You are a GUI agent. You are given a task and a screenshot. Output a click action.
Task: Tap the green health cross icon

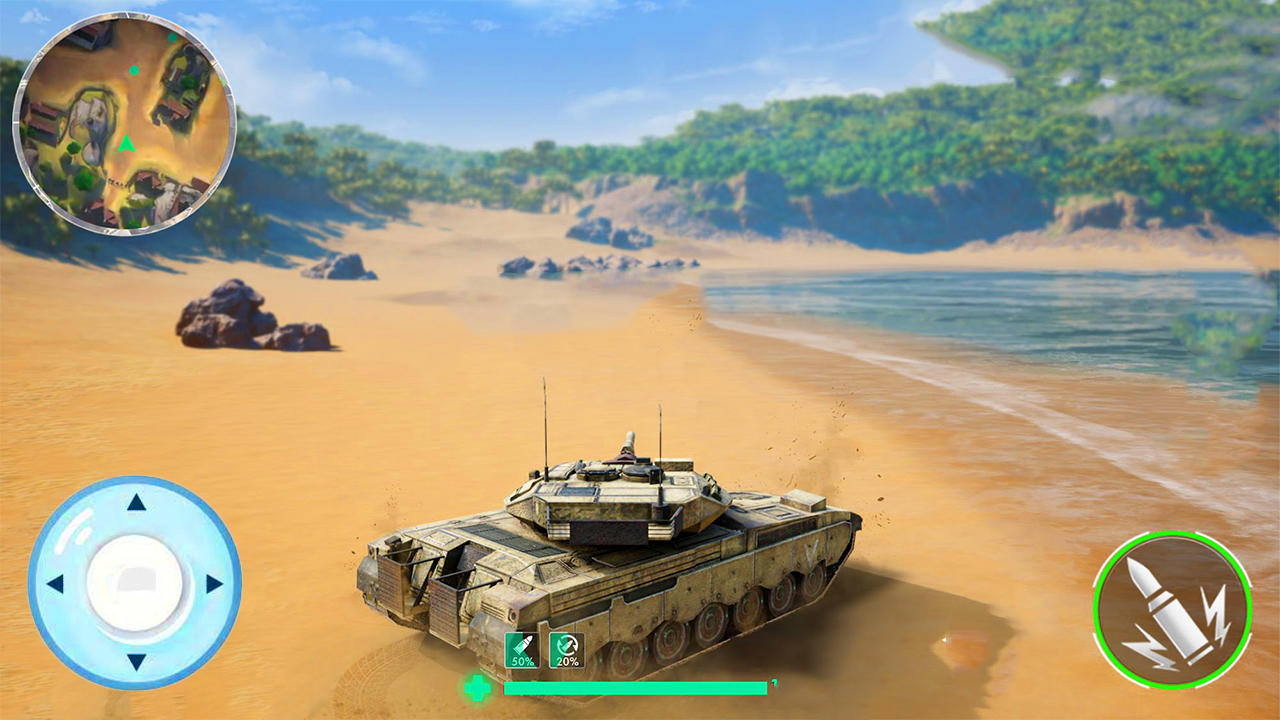[x=479, y=687]
